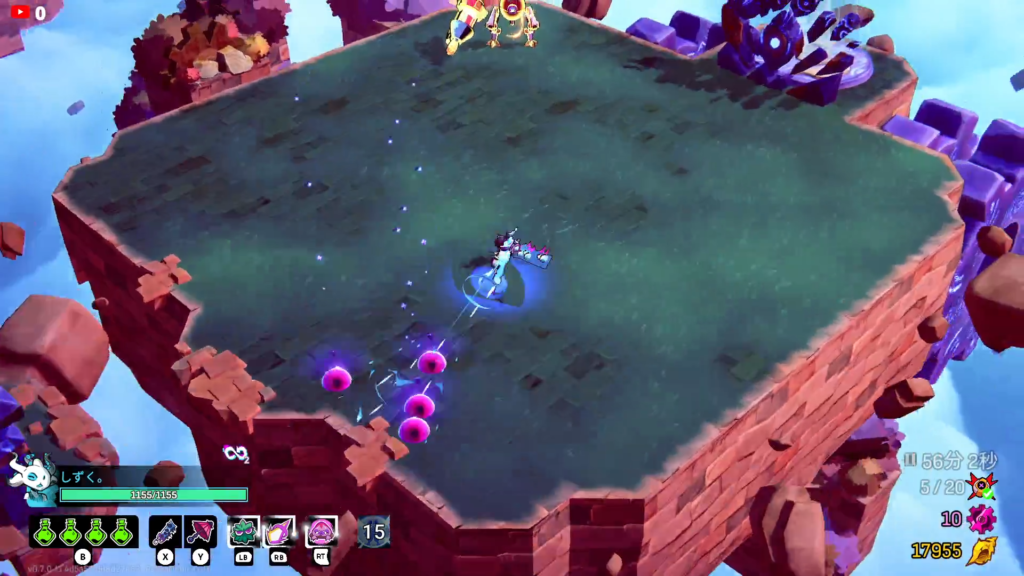The height and width of the screenshot is (576, 1024).
Task: Activate the green leafy creature ability
Action: tap(244, 531)
